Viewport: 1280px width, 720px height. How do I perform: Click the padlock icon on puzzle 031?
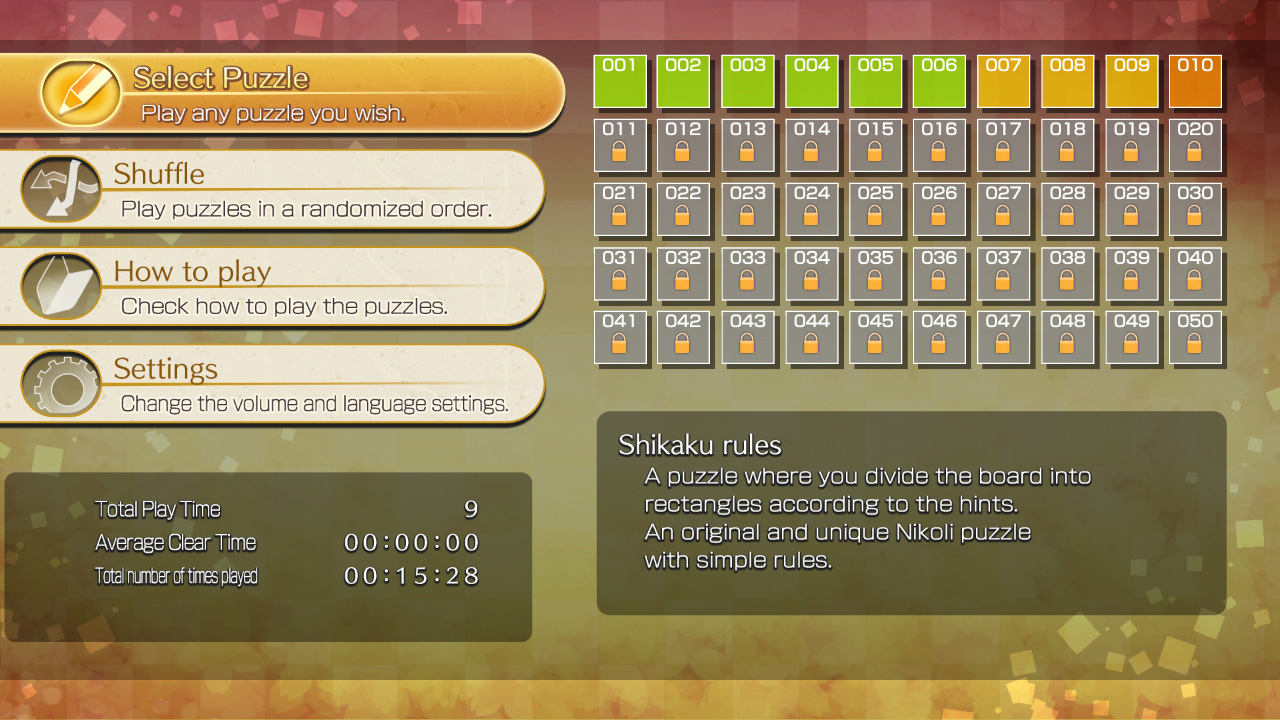click(x=621, y=281)
